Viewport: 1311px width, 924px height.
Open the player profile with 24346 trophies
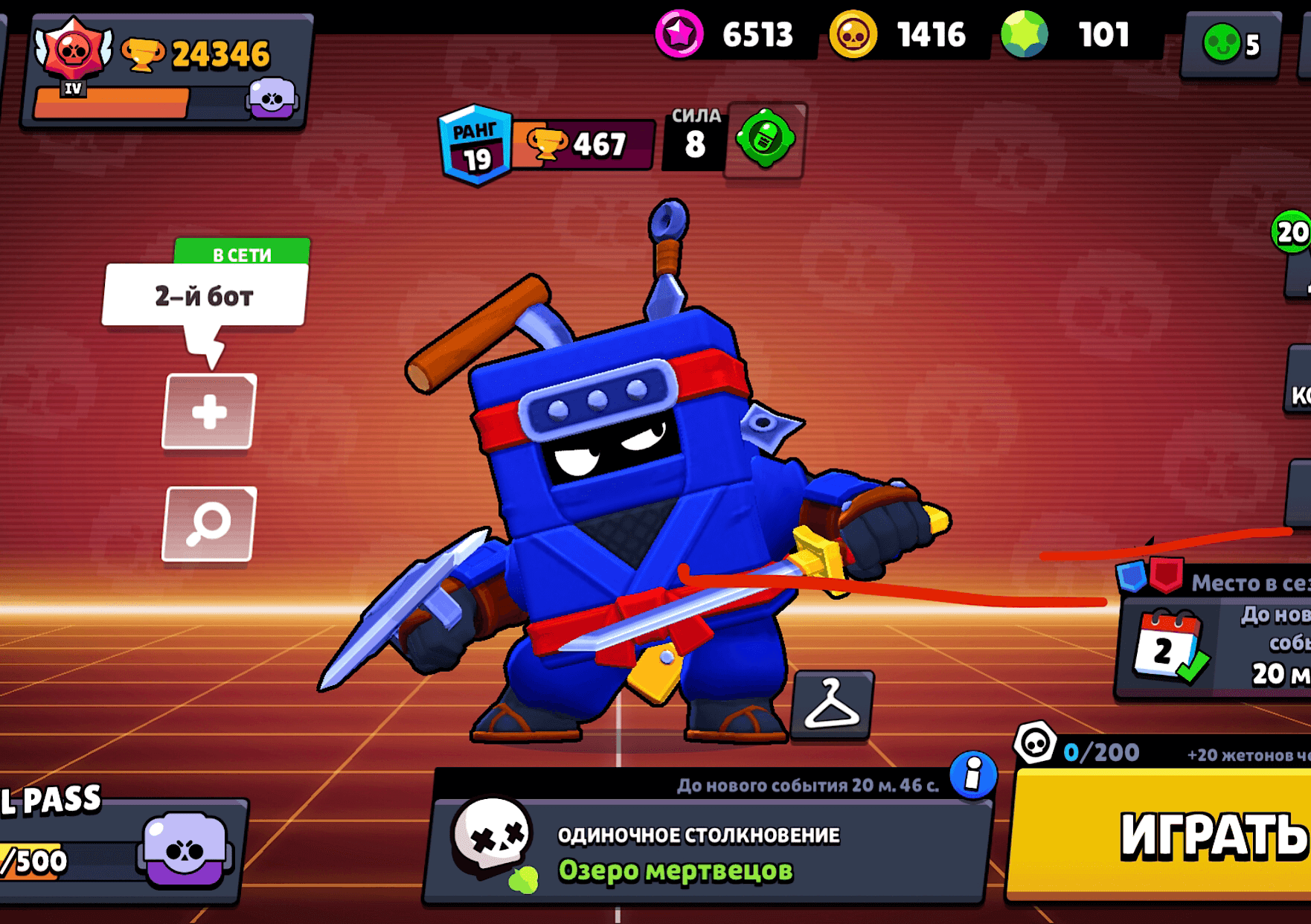click(x=167, y=71)
